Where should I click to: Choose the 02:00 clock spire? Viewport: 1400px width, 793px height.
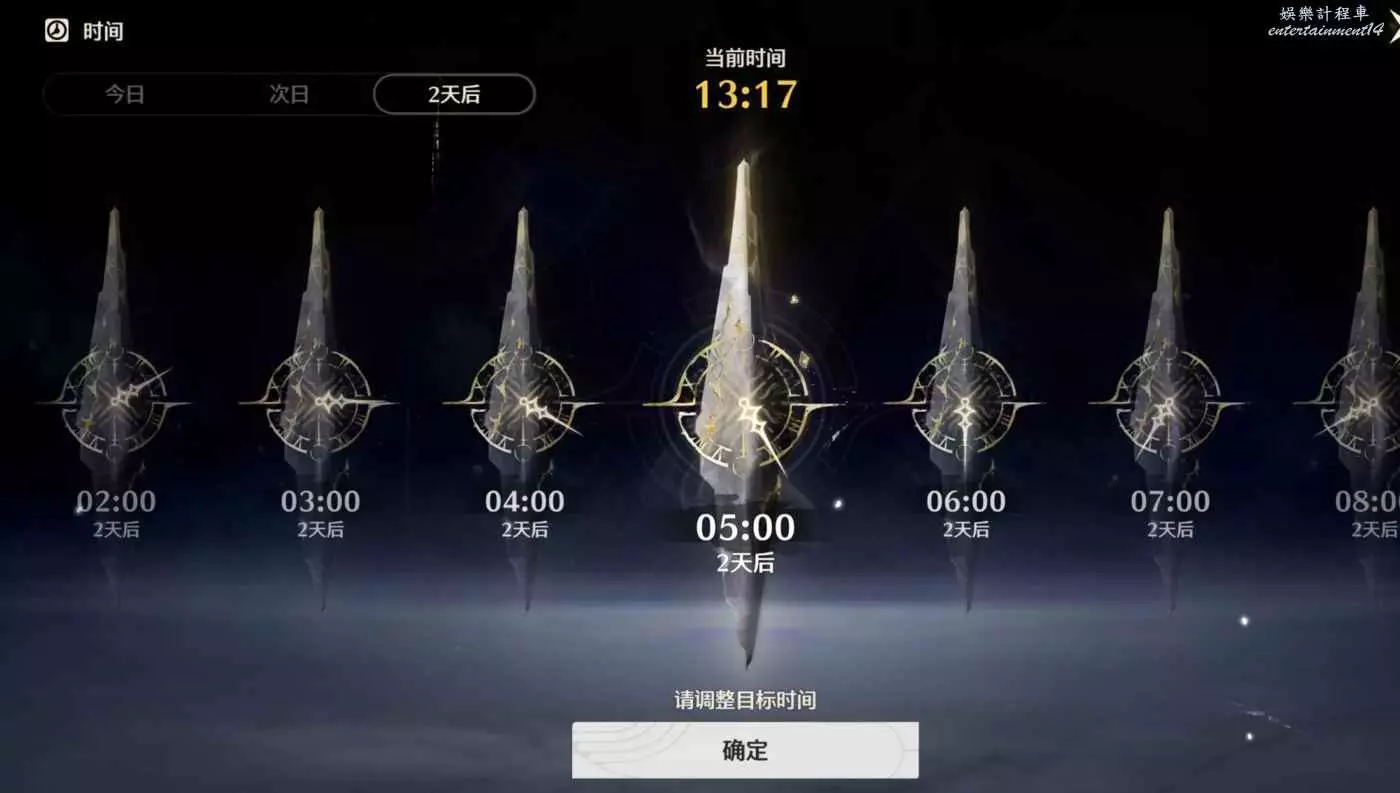pyautogui.click(x=115, y=400)
